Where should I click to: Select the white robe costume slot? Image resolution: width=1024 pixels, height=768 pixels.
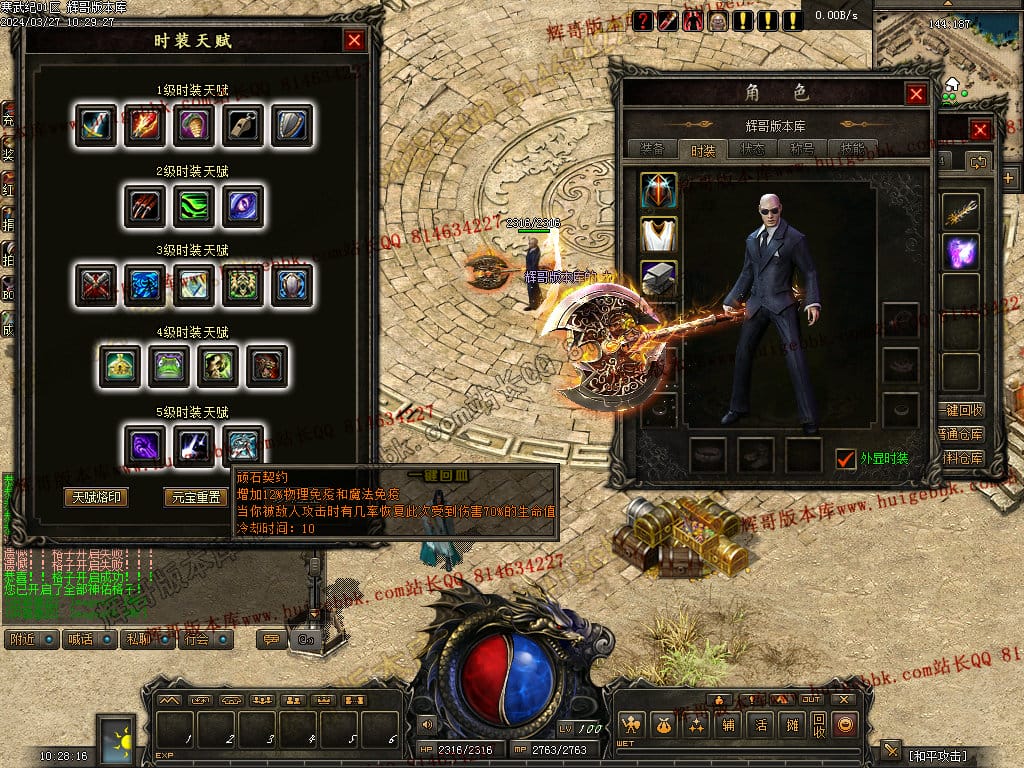pyautogui.click(x=659, y=235)
